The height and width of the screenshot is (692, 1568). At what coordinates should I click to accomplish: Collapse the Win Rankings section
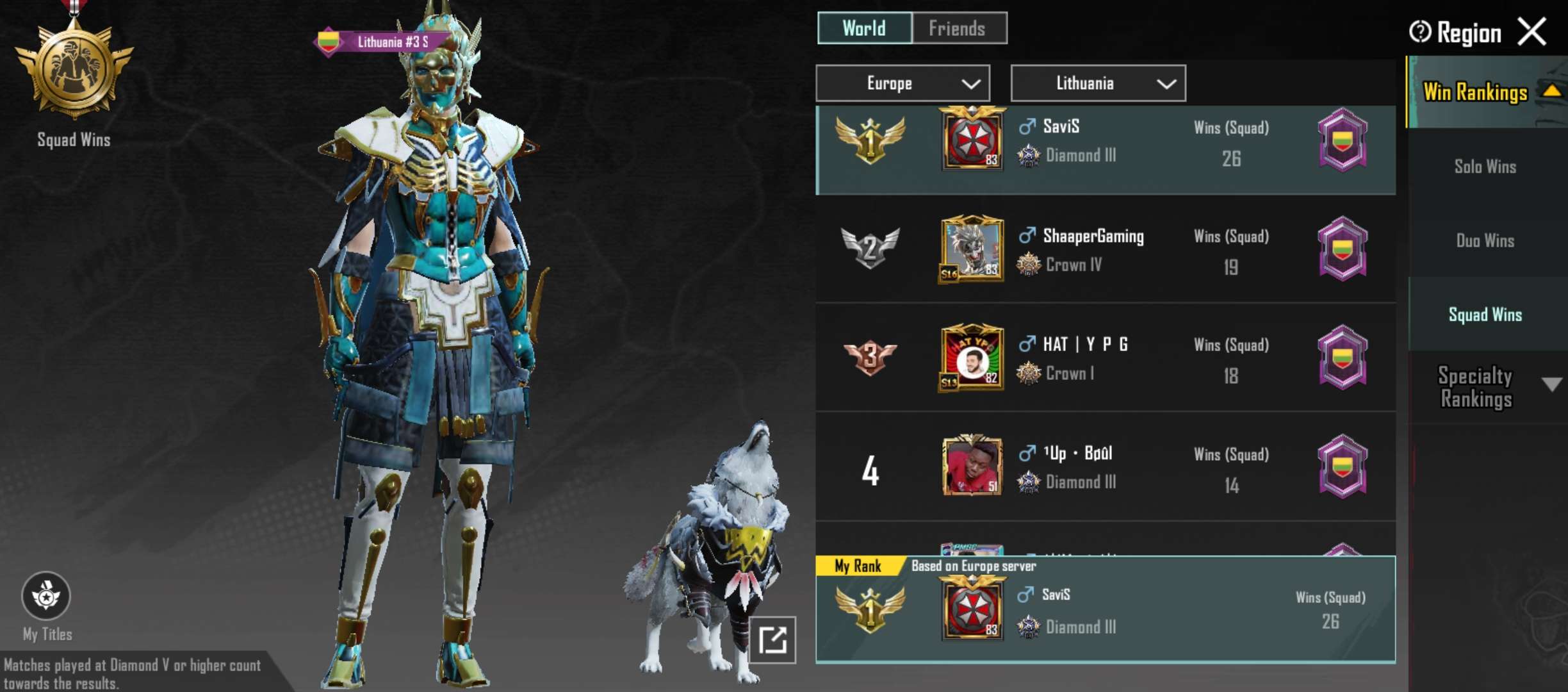1551,91
